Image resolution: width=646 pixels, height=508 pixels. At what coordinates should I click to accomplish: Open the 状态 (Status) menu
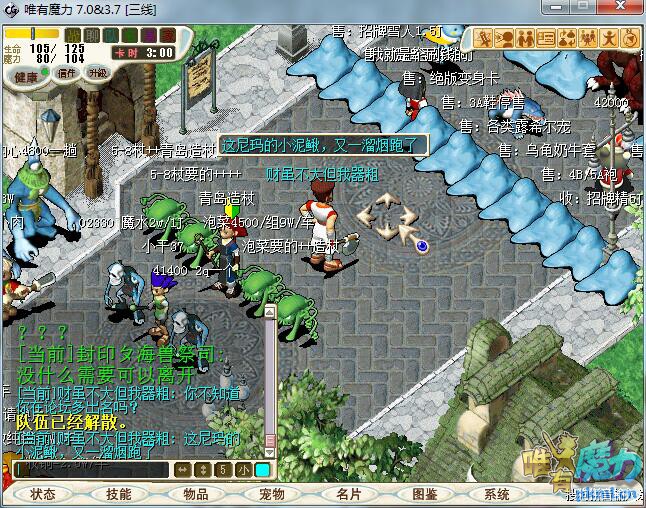point(43,494)
